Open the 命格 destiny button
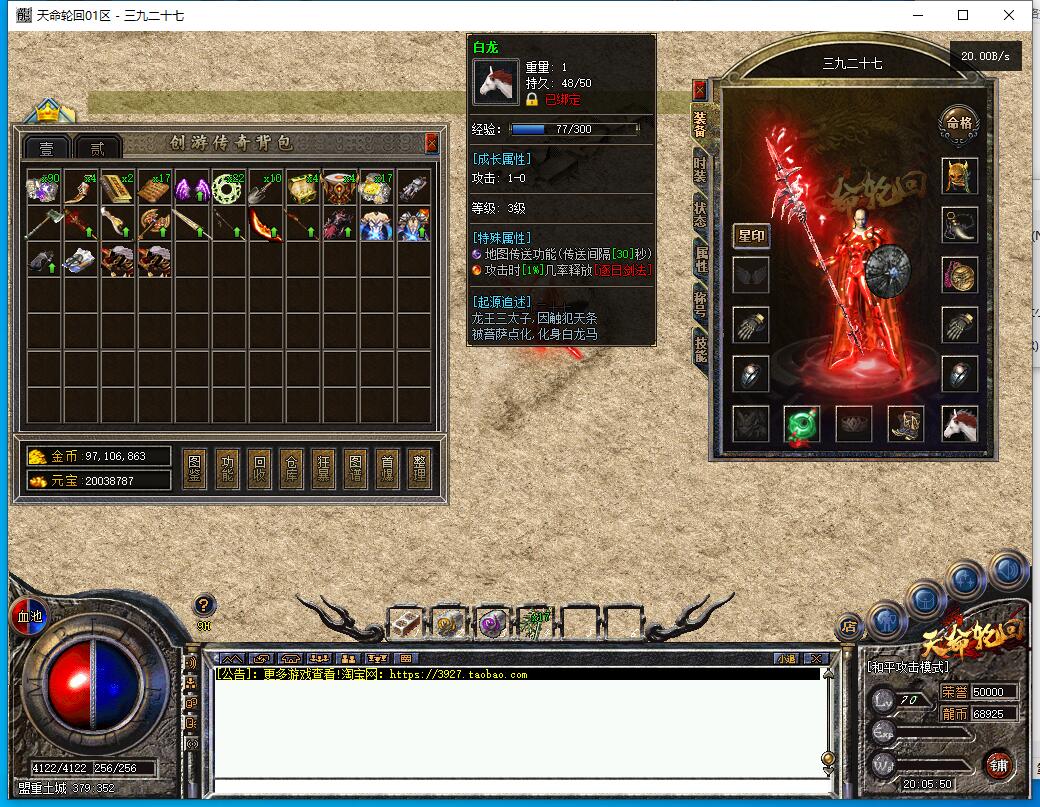 click(958, 123)
